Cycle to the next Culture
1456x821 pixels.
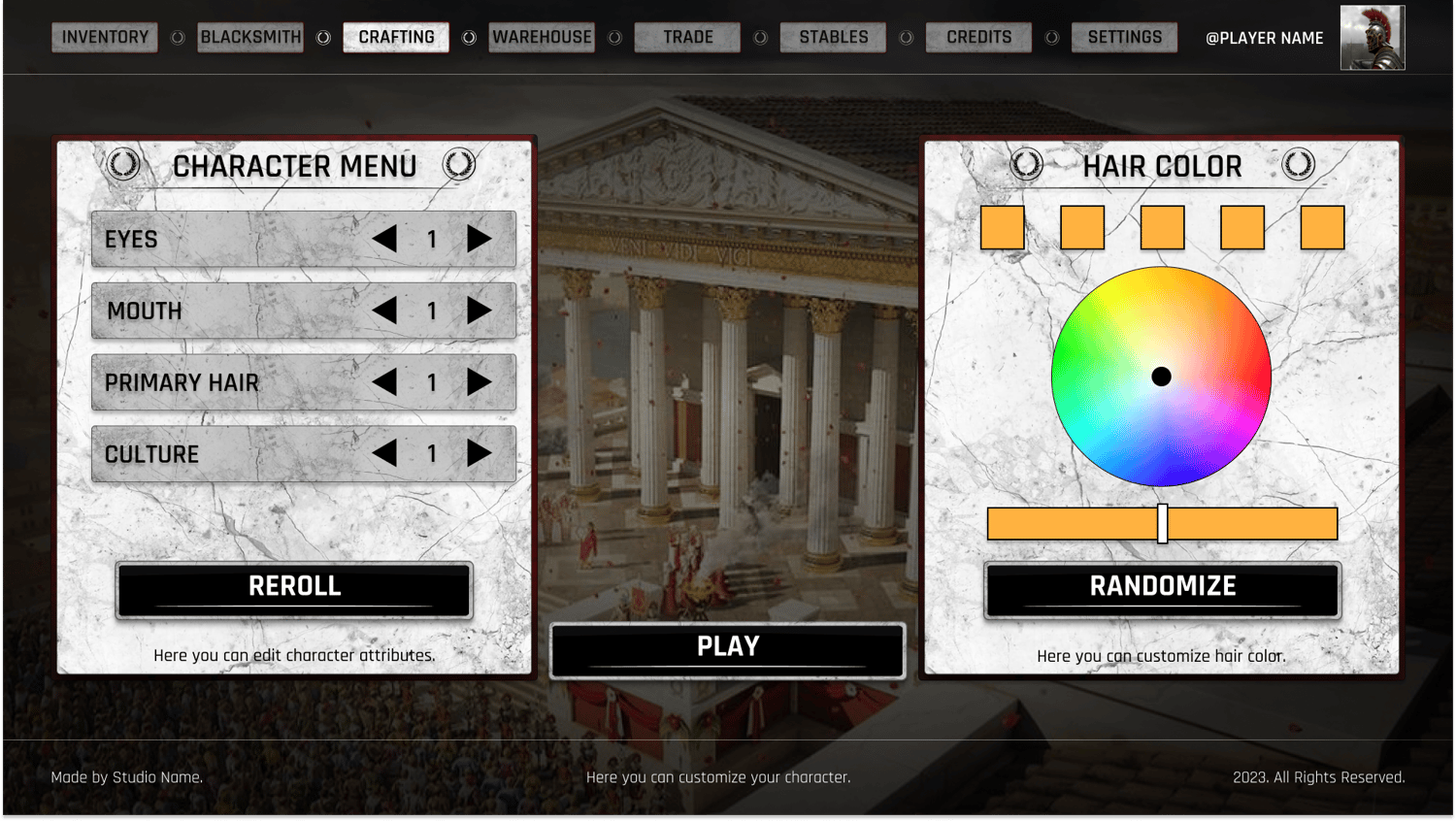pyautogui.click(x=479, y=453)
